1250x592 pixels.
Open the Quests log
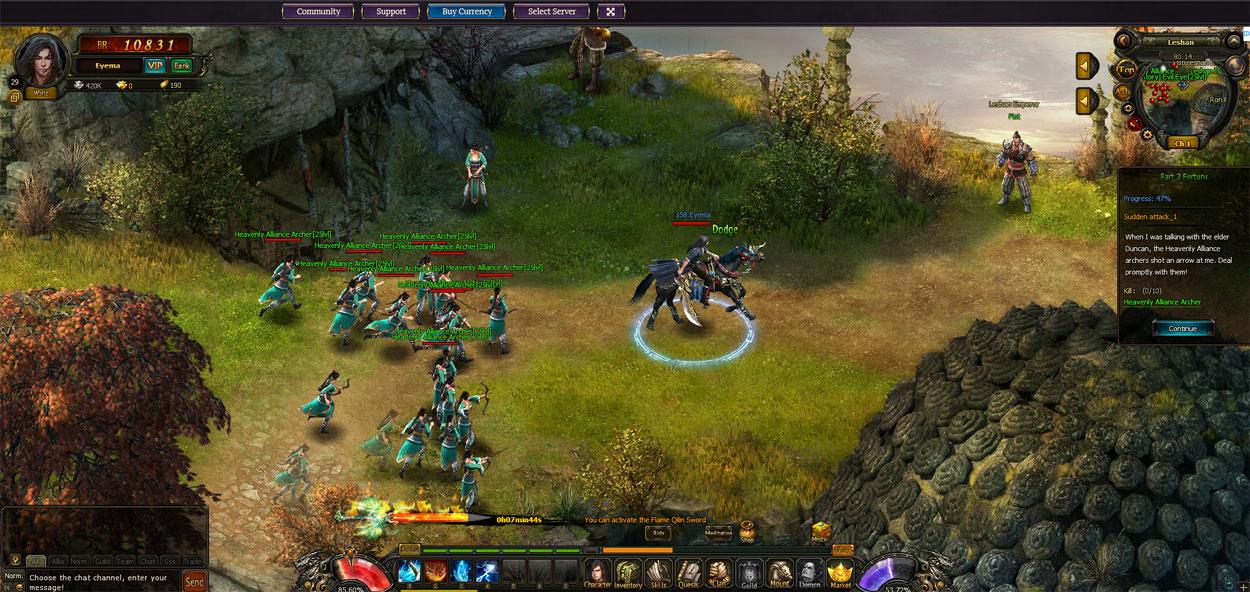pos(688,572)
